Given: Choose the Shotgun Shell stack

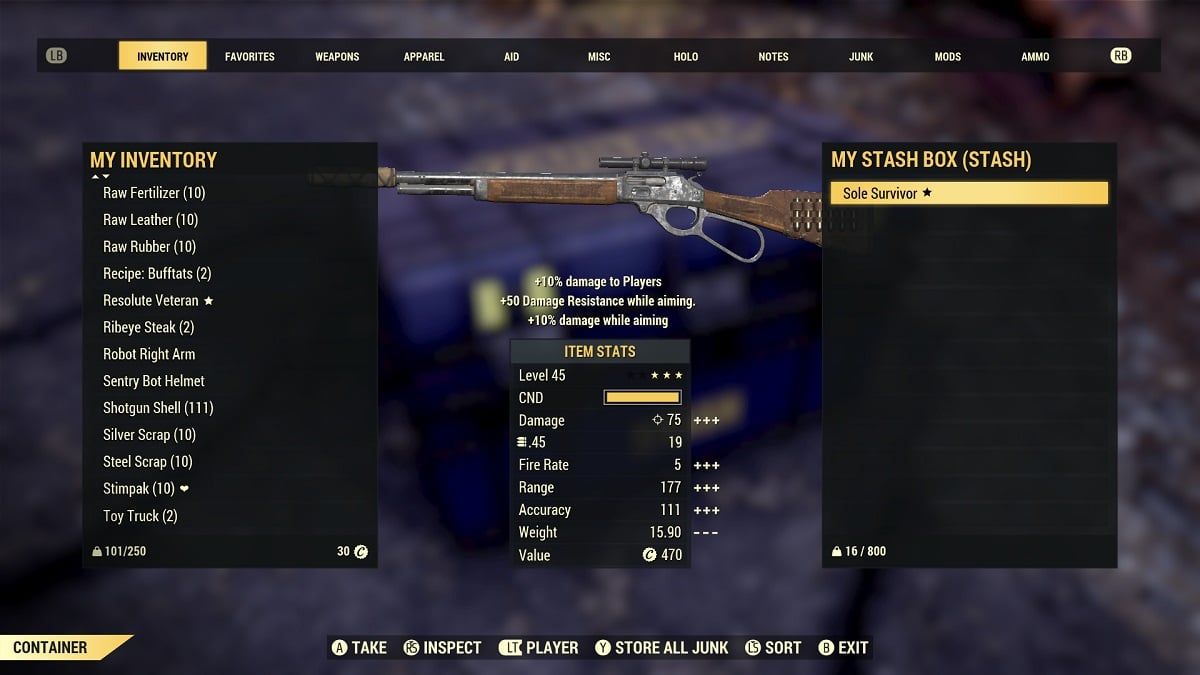Looking at the screenshot, I should coord(158,408).
